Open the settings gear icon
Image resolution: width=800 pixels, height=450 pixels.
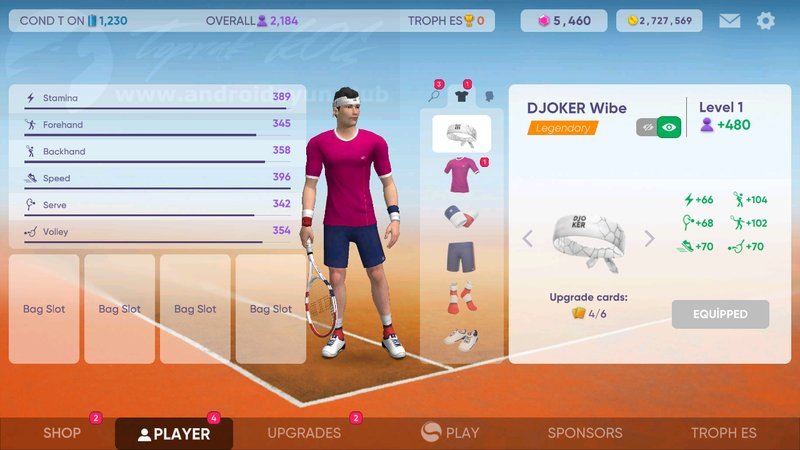click(x=766, y=20)
